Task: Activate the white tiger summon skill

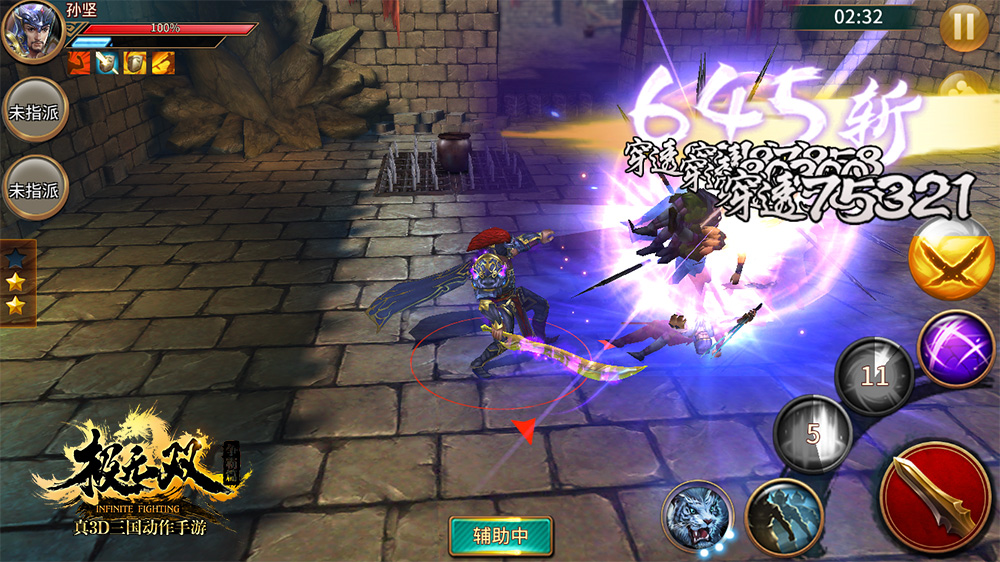Action: pos(698,517)
